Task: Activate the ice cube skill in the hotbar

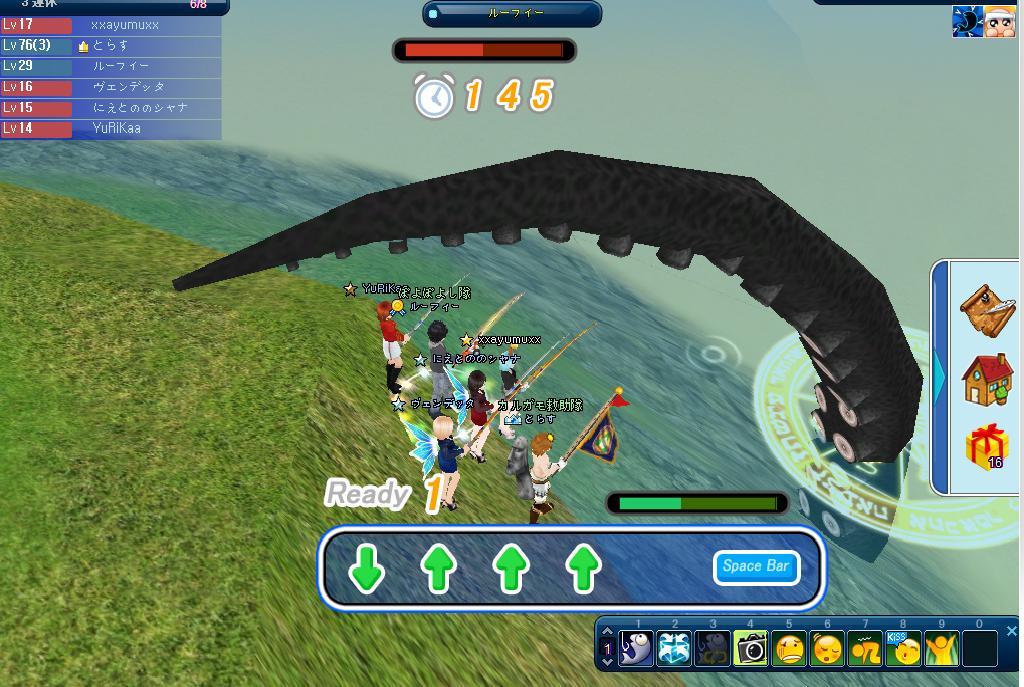Action: tap(675, 649)
